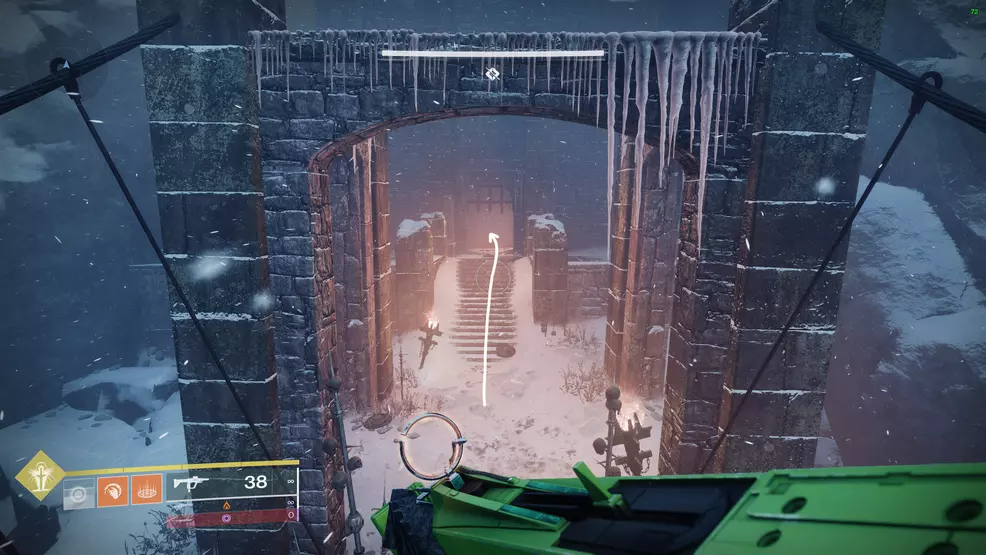
Task: Switch to the orange flame energy weapon
Action: (x=232, y=503)
